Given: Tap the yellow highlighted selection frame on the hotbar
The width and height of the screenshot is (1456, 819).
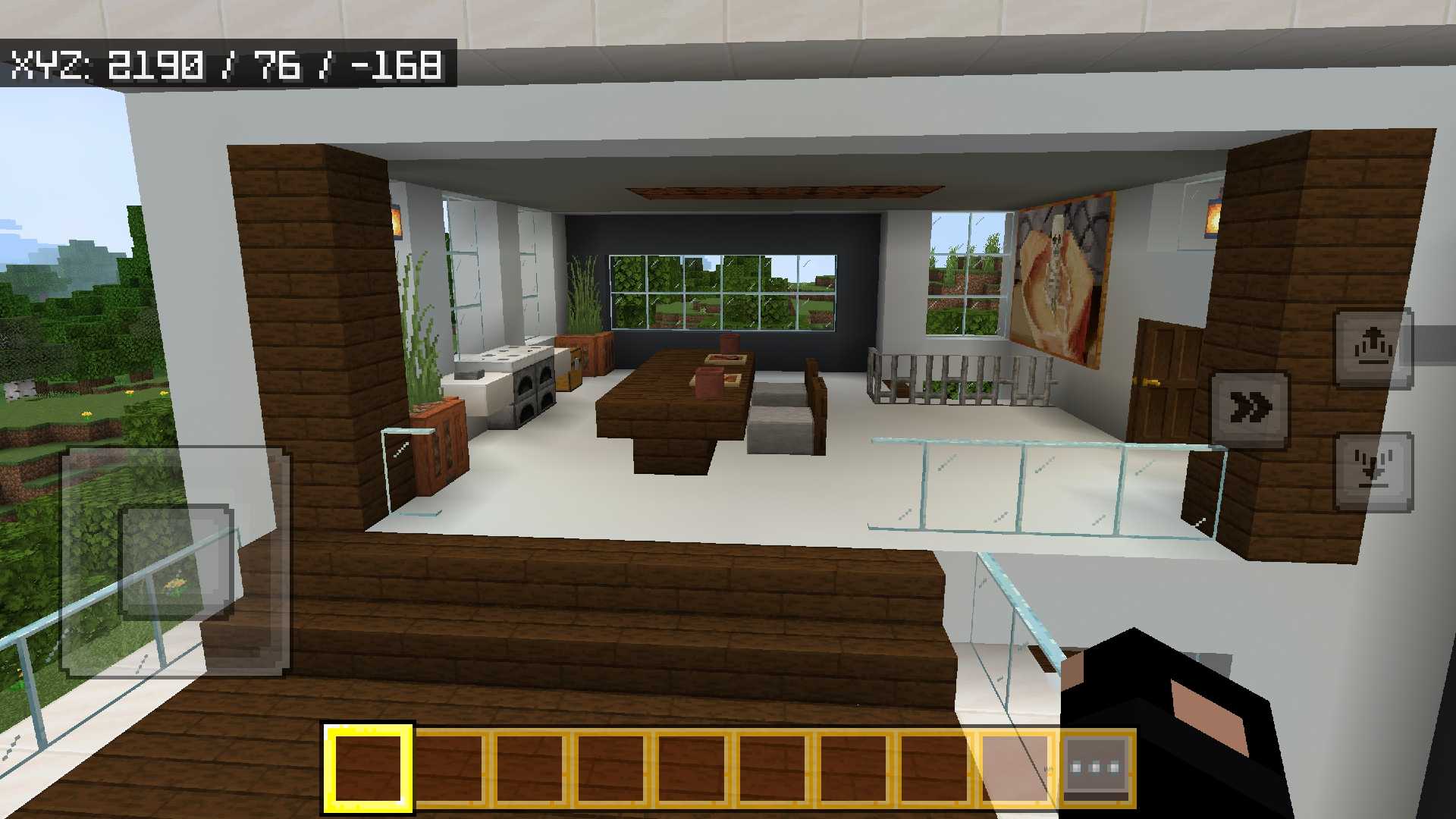Looking at the screenshot, I should [x=367, y=766].
